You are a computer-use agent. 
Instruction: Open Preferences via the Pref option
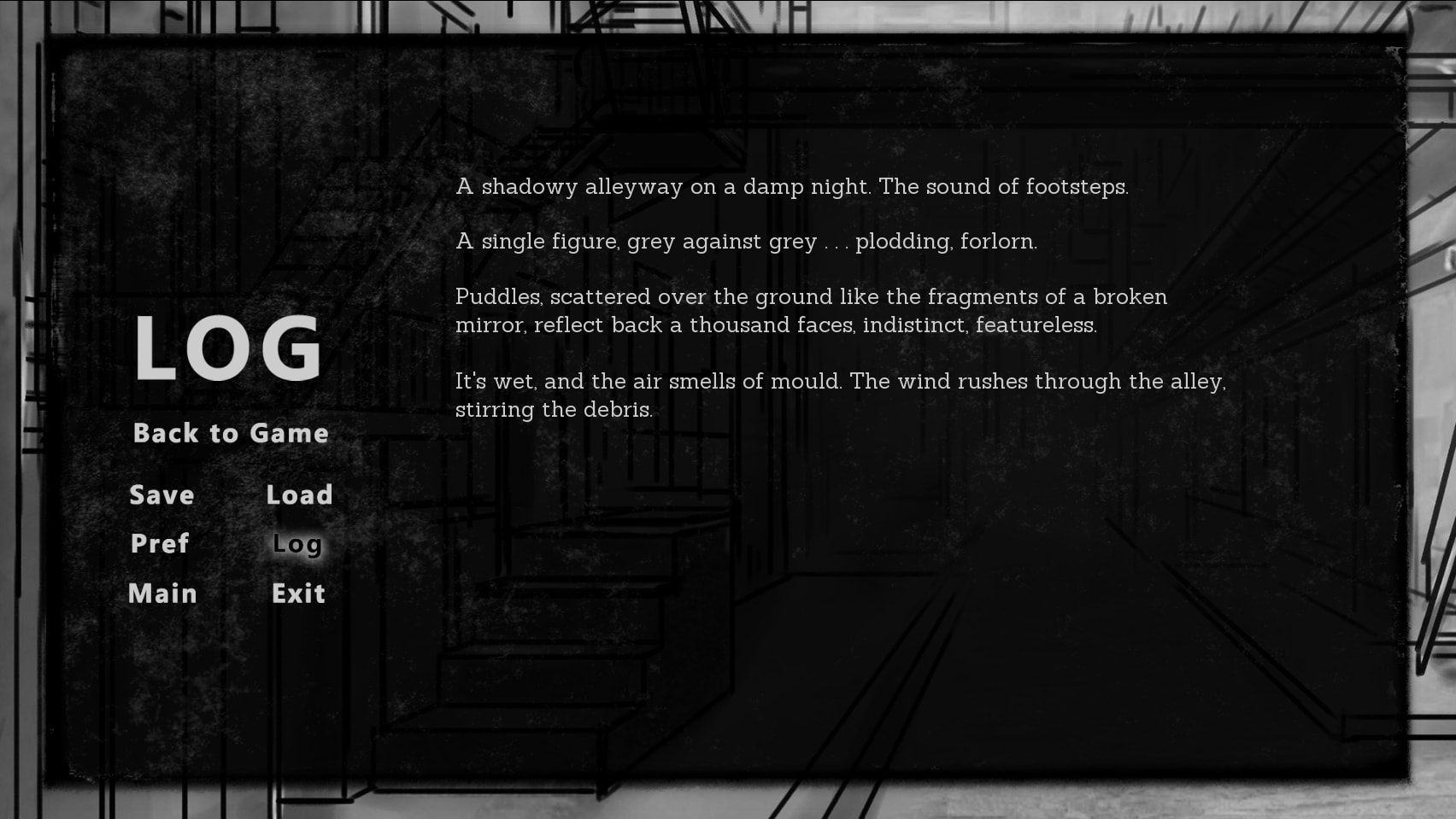click(x=159, y=544)
